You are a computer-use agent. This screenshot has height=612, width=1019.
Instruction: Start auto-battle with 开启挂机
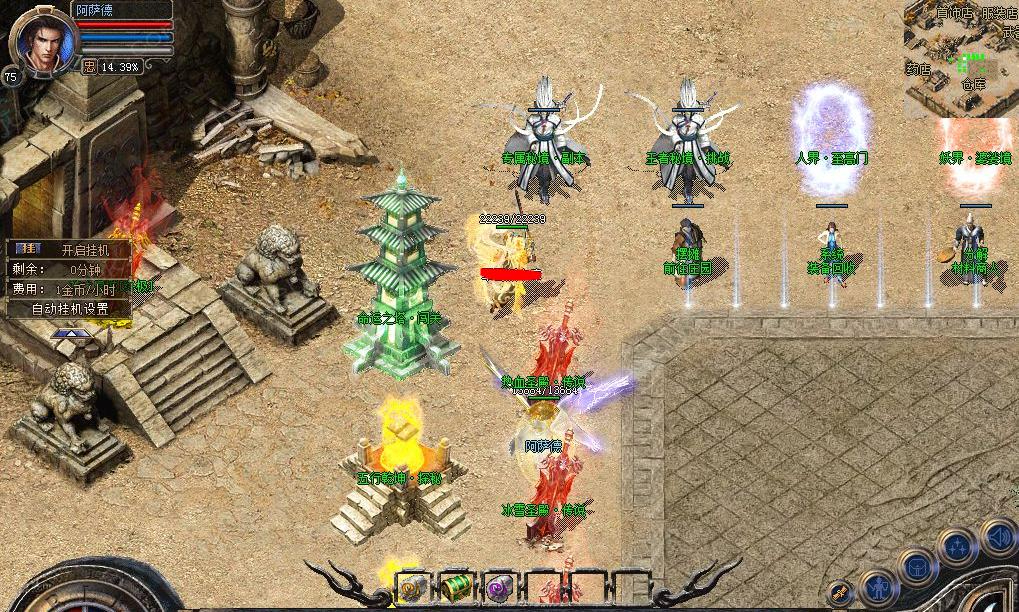(x=85, y=249)
